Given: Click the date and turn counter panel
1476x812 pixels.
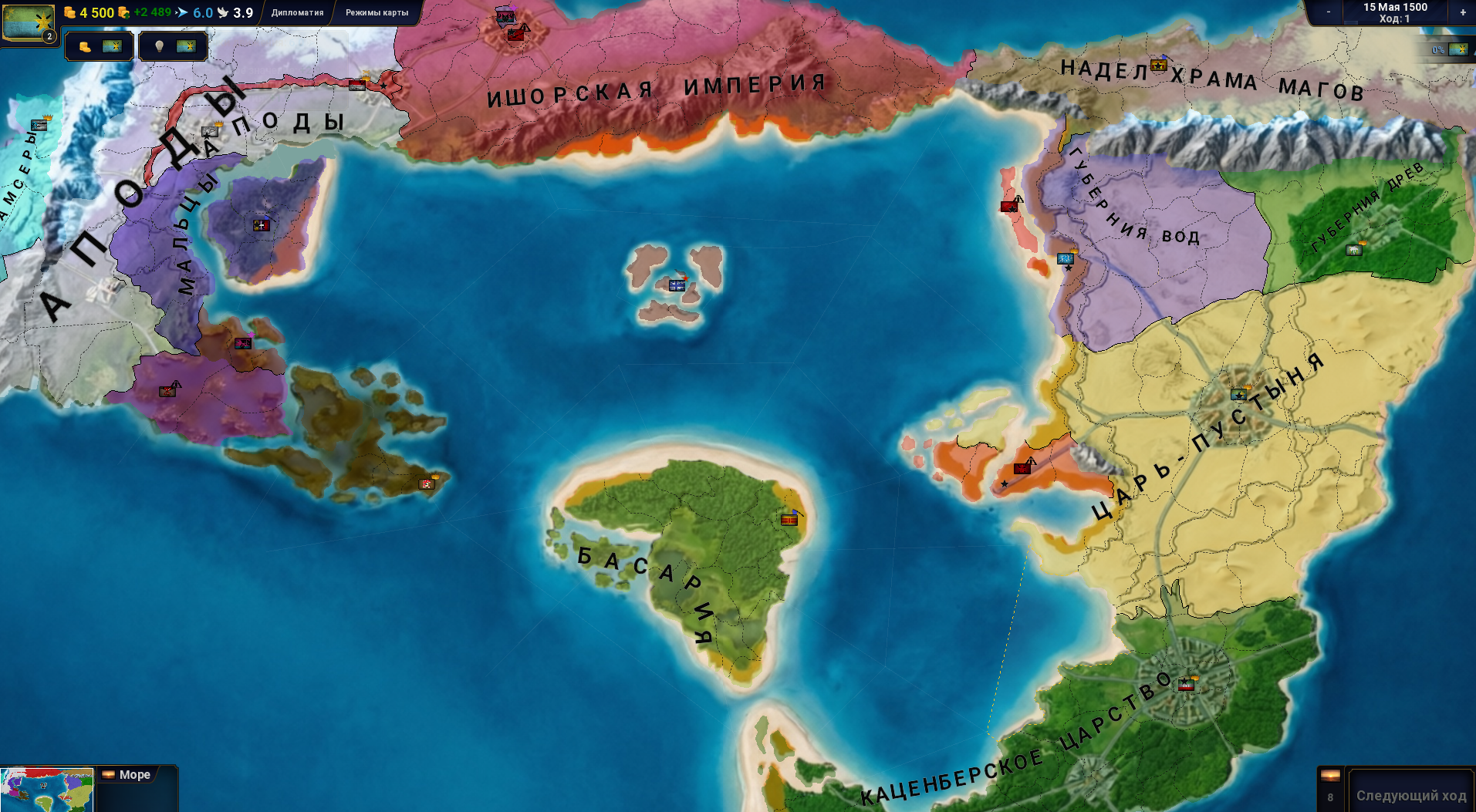Looking at the screenshot, I should tap(1395, 12).
